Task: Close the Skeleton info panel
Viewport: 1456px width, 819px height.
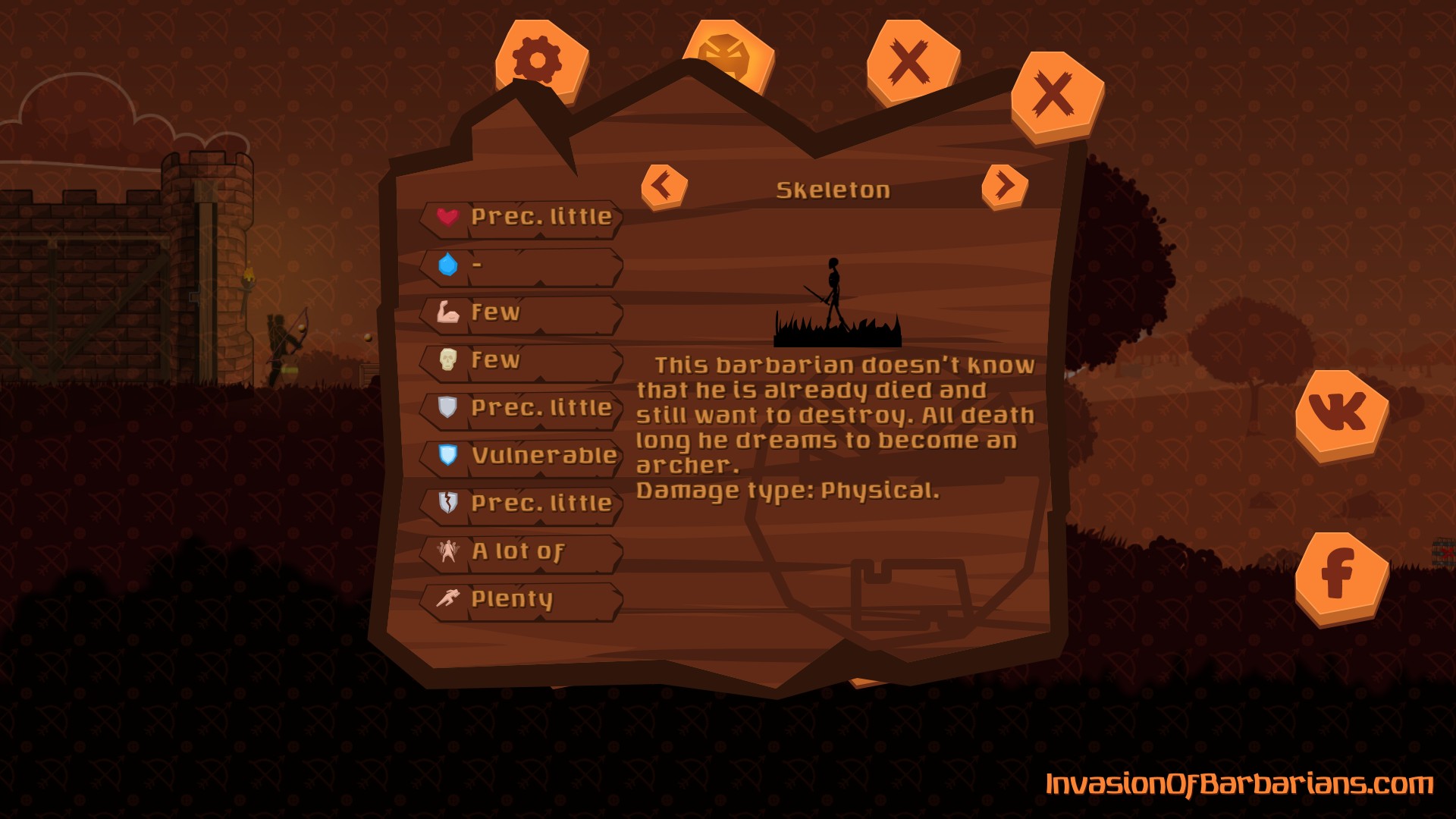Action: [1056, 96]
